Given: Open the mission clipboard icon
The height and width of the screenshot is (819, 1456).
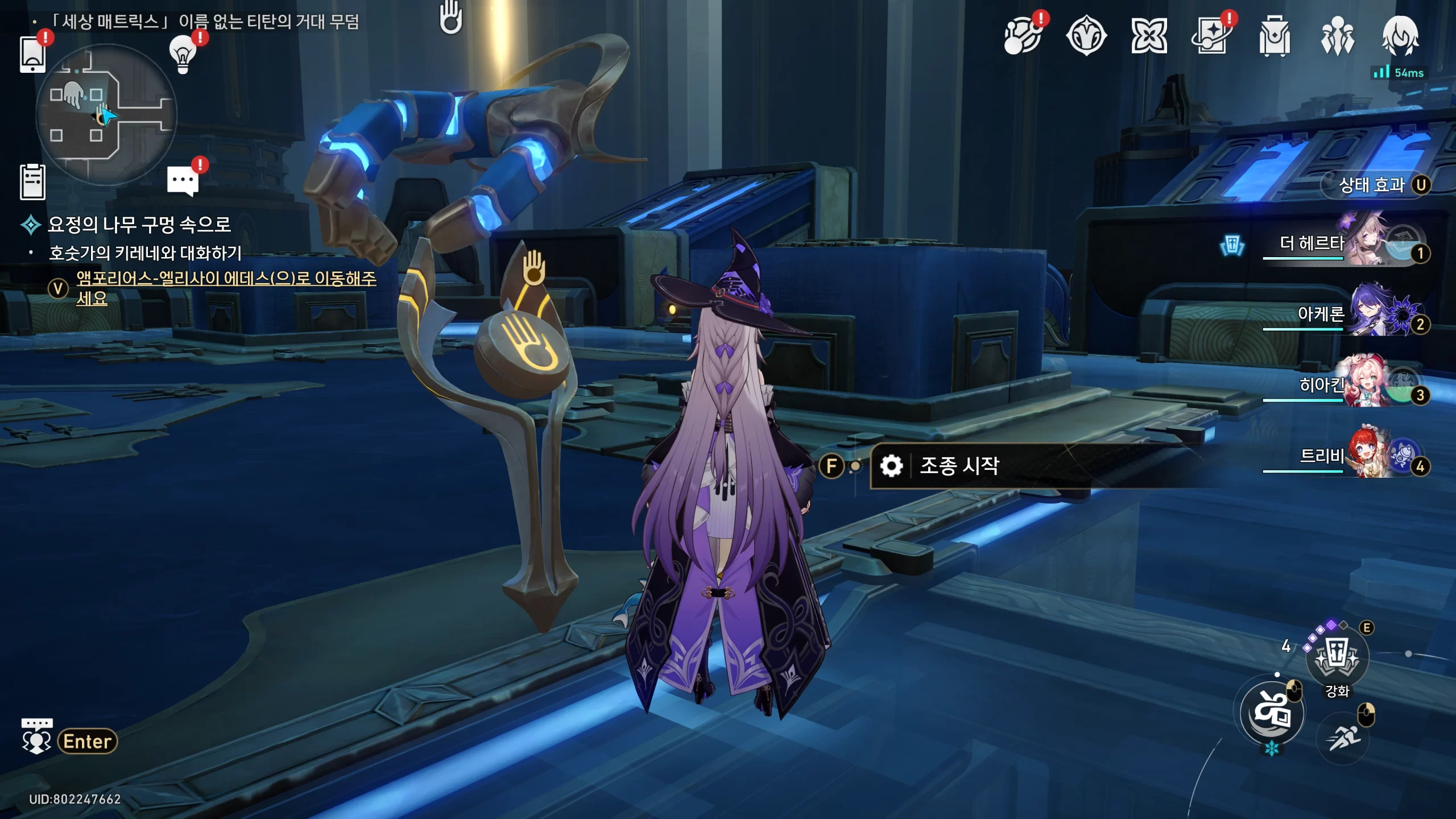Looking at the screenshot, I should (32, 182).
